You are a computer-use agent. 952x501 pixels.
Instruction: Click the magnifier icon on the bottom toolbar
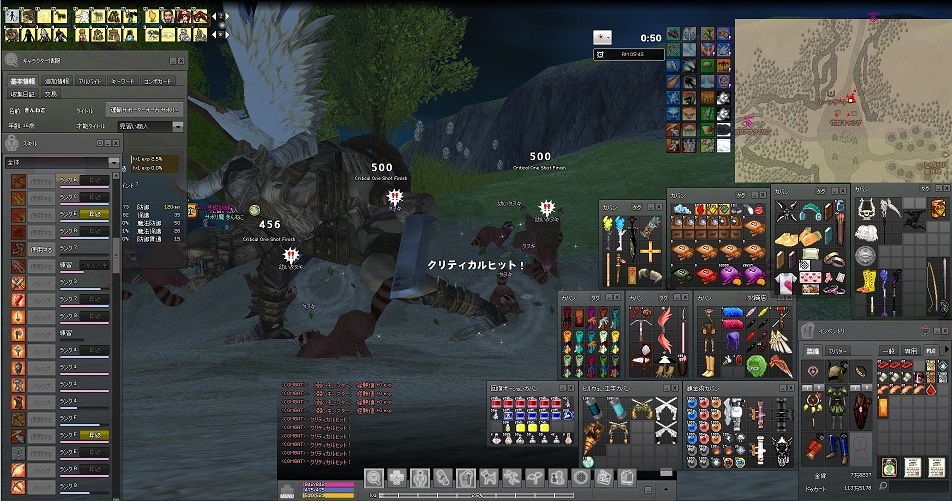[372, 477]
